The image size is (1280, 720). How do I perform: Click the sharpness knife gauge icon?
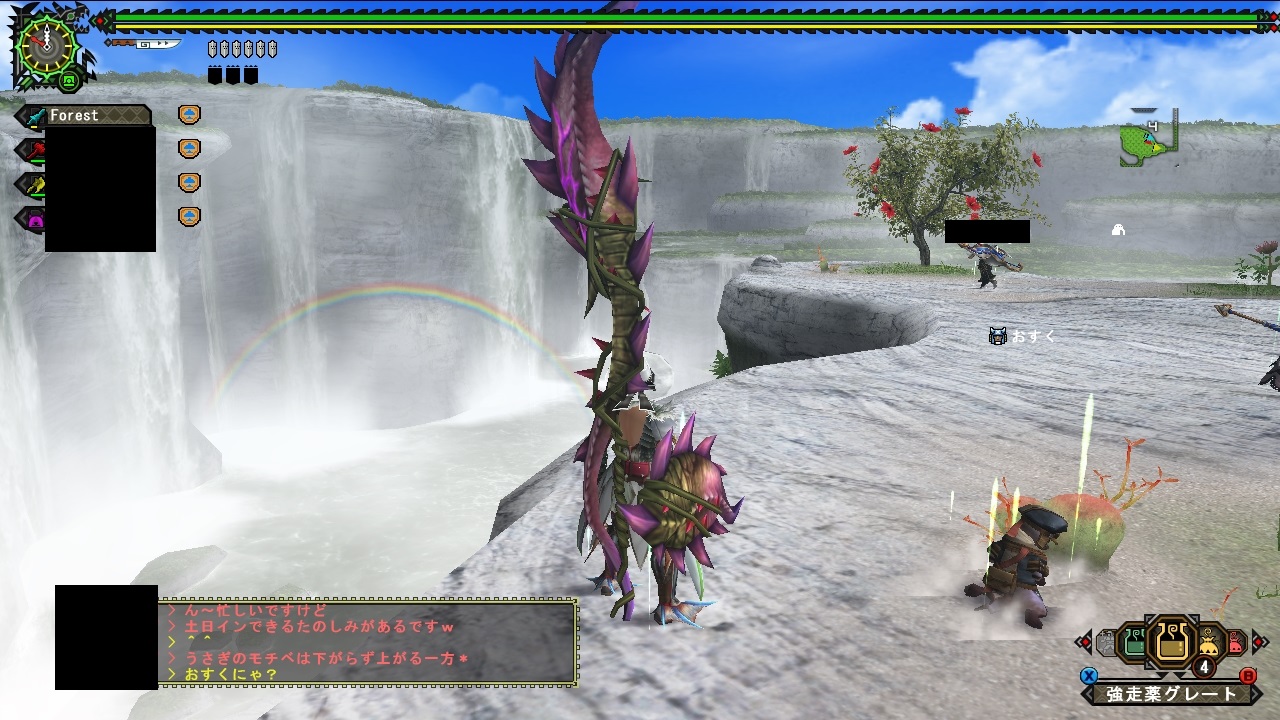pyautogui.click(x=146, y=44)
